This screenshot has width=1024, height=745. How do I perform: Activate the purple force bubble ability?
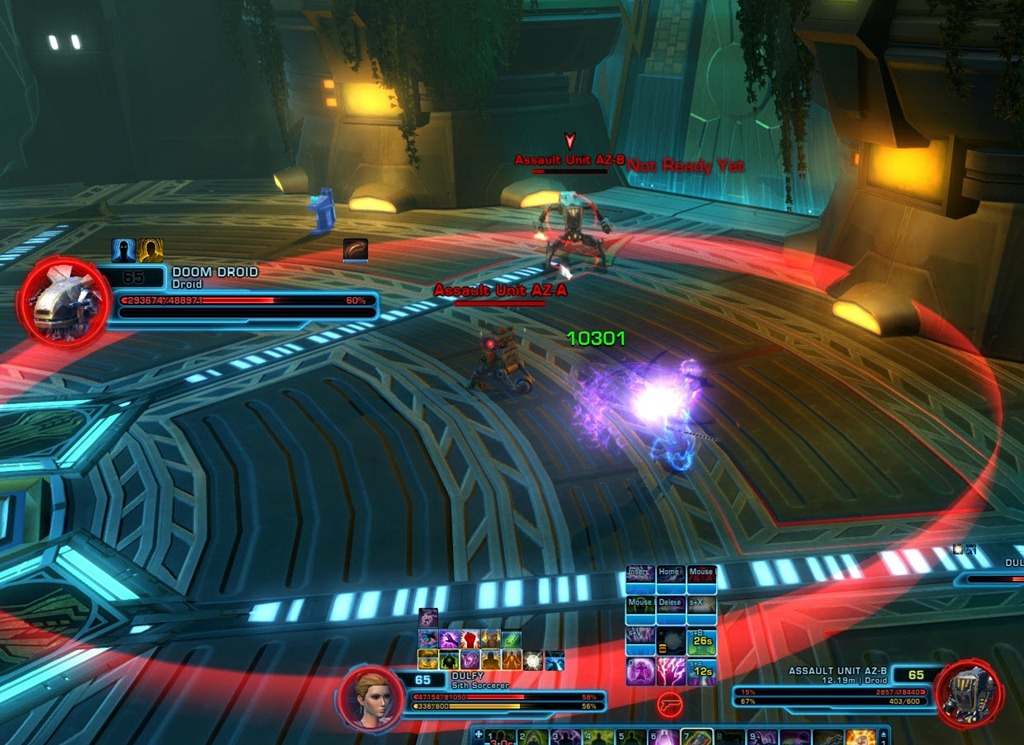pos(640,671)
